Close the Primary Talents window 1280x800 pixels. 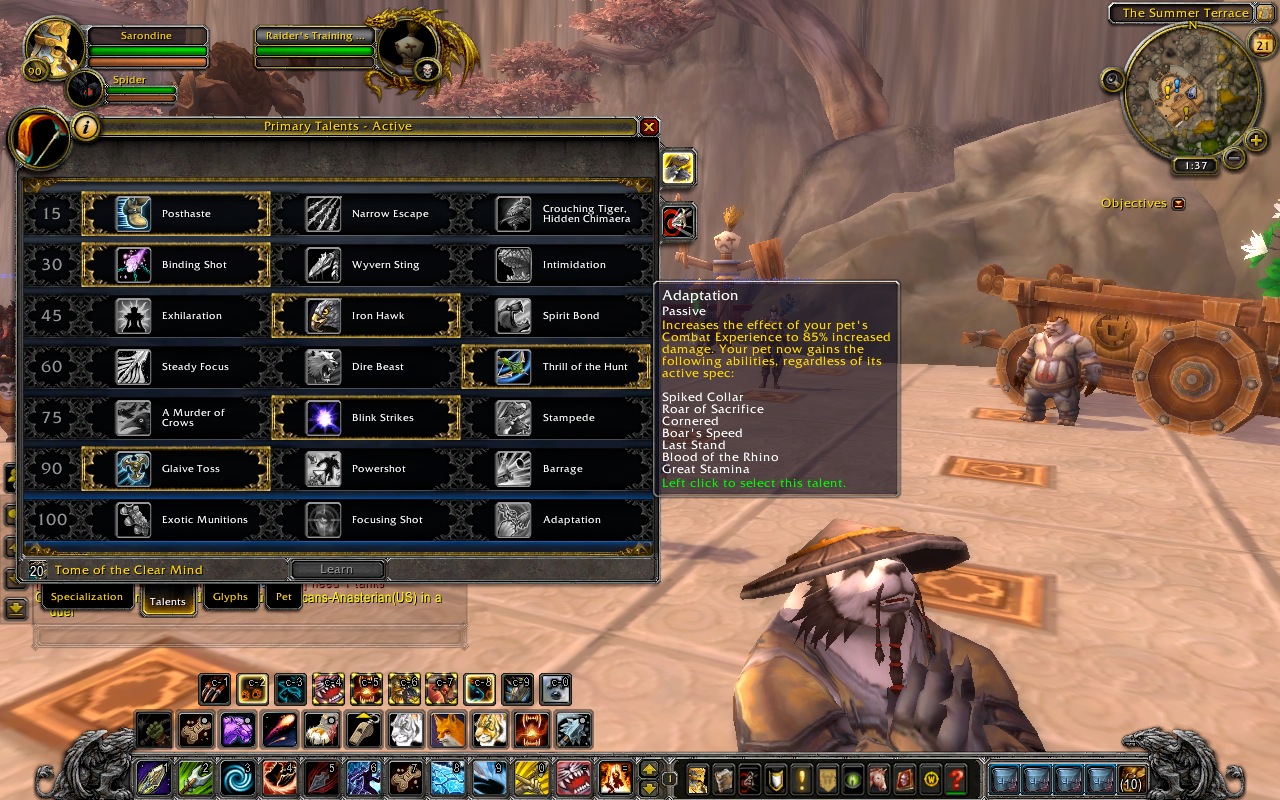coord(649,127)
